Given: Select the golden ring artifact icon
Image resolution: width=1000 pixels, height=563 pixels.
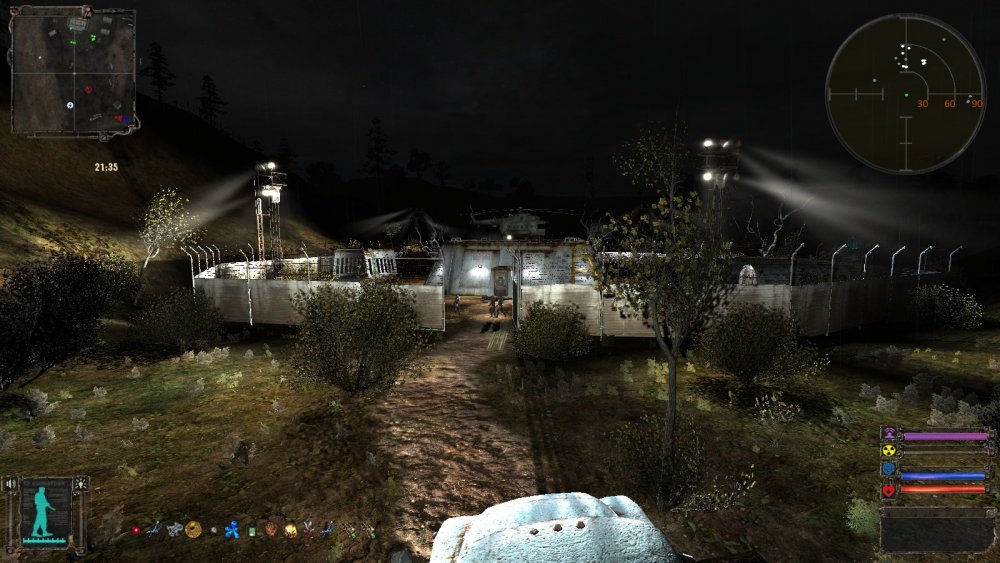Looking at the screenshot, I should point(193,529).
